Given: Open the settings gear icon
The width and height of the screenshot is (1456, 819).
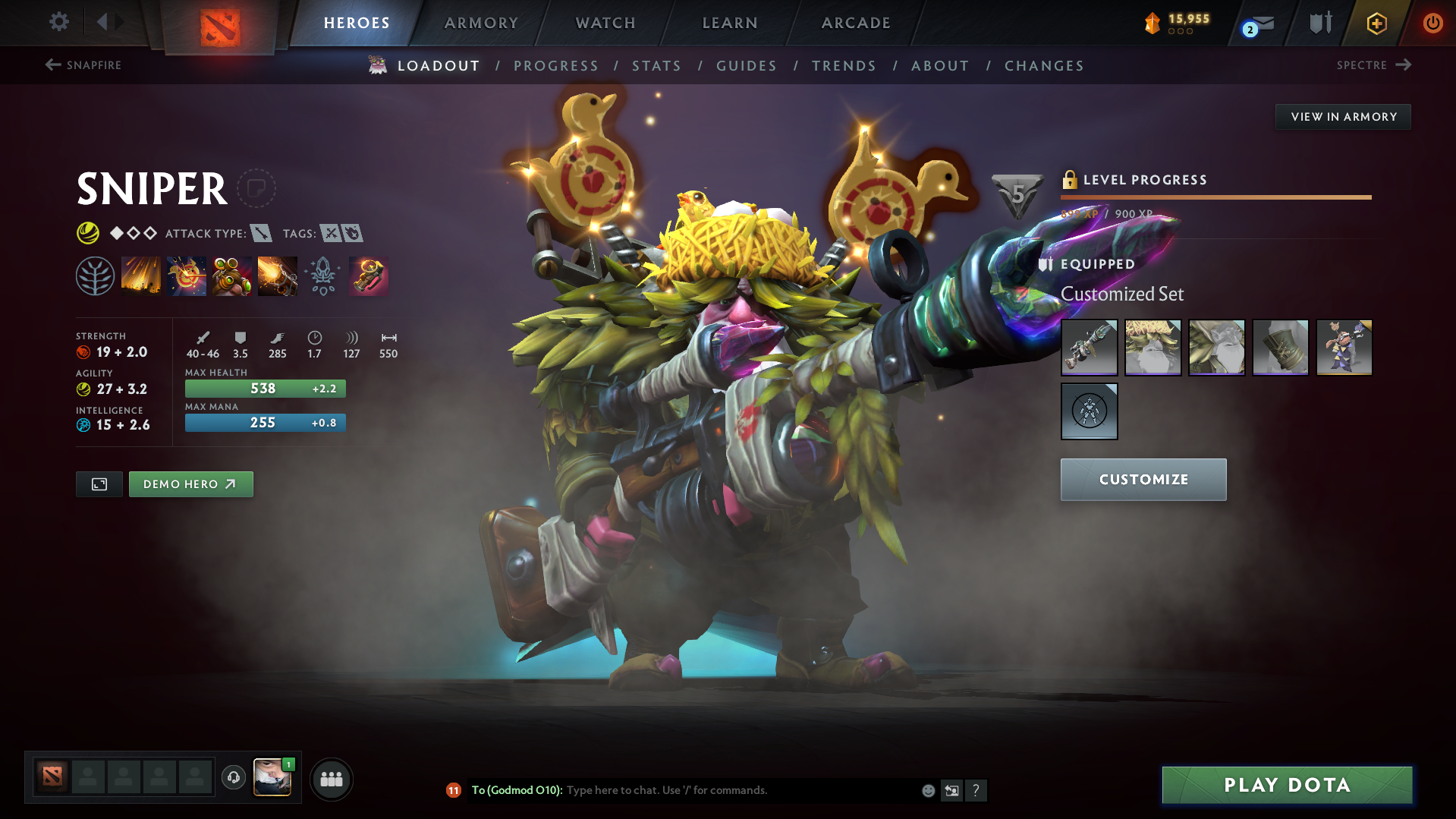Looking at the screenshot, I should point(58,22).
